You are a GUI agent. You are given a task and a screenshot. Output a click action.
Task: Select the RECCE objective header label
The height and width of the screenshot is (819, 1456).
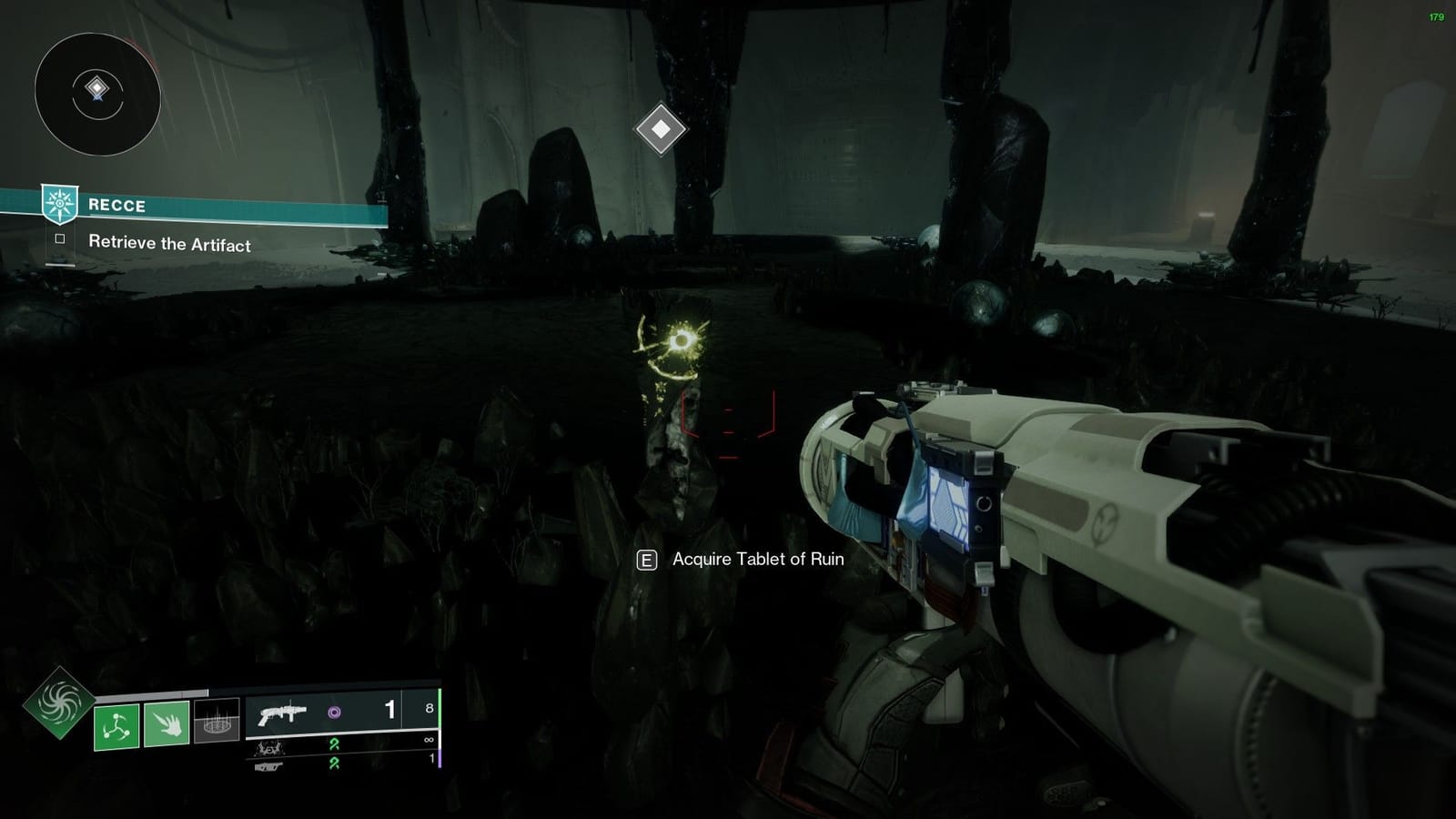pyautogui.click(x=116, y=205)
